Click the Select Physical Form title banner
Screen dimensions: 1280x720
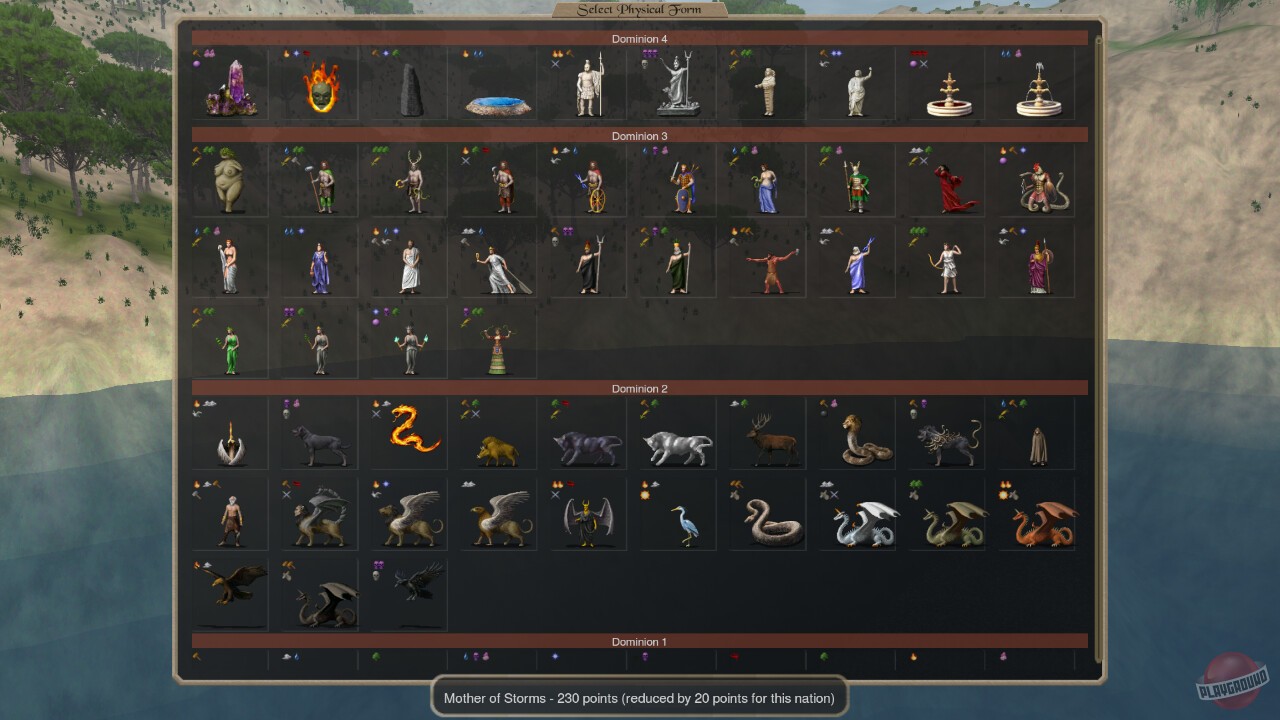pos(639,8)
